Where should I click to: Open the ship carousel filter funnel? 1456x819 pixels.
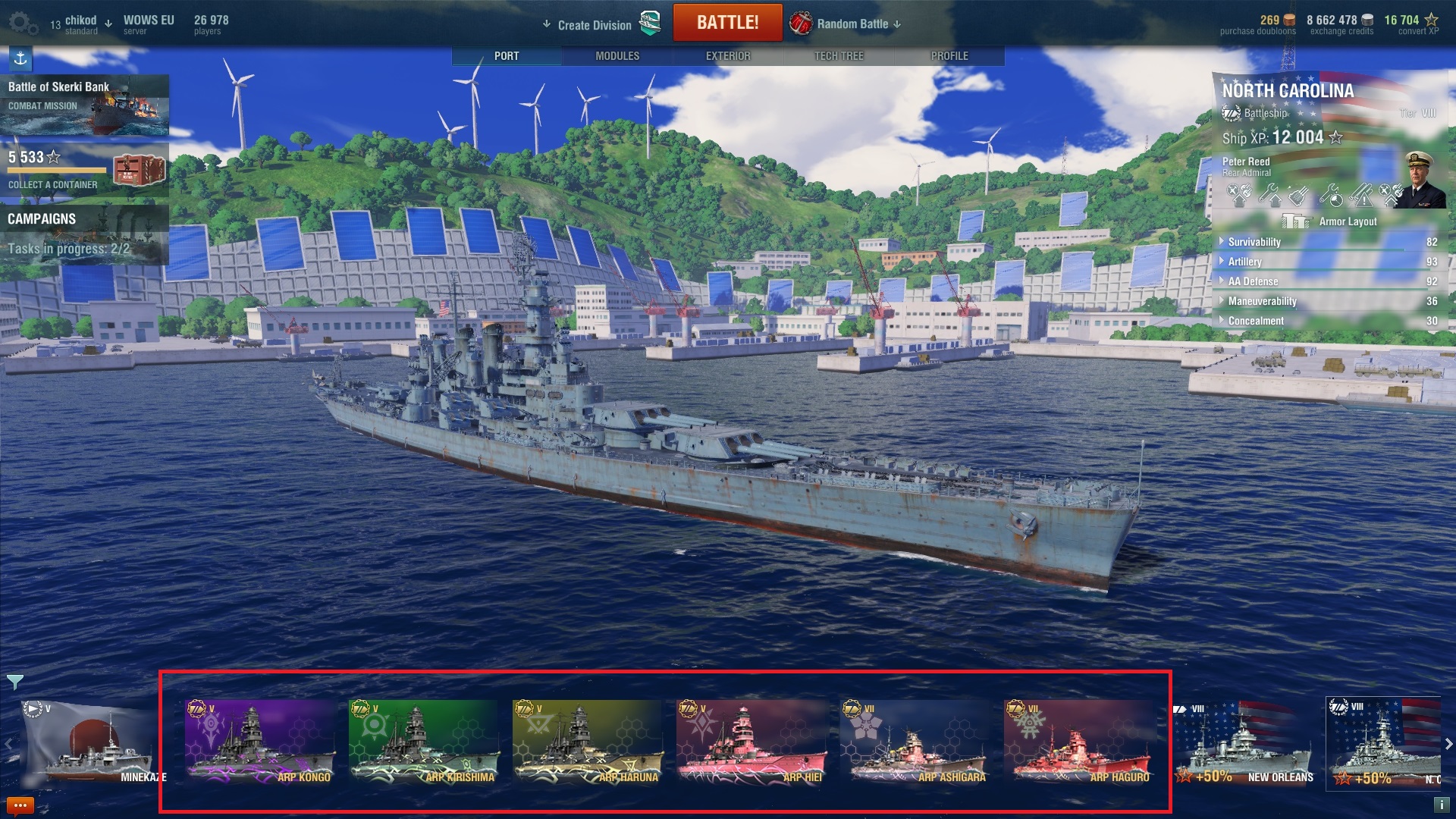[x=14, y=682]
